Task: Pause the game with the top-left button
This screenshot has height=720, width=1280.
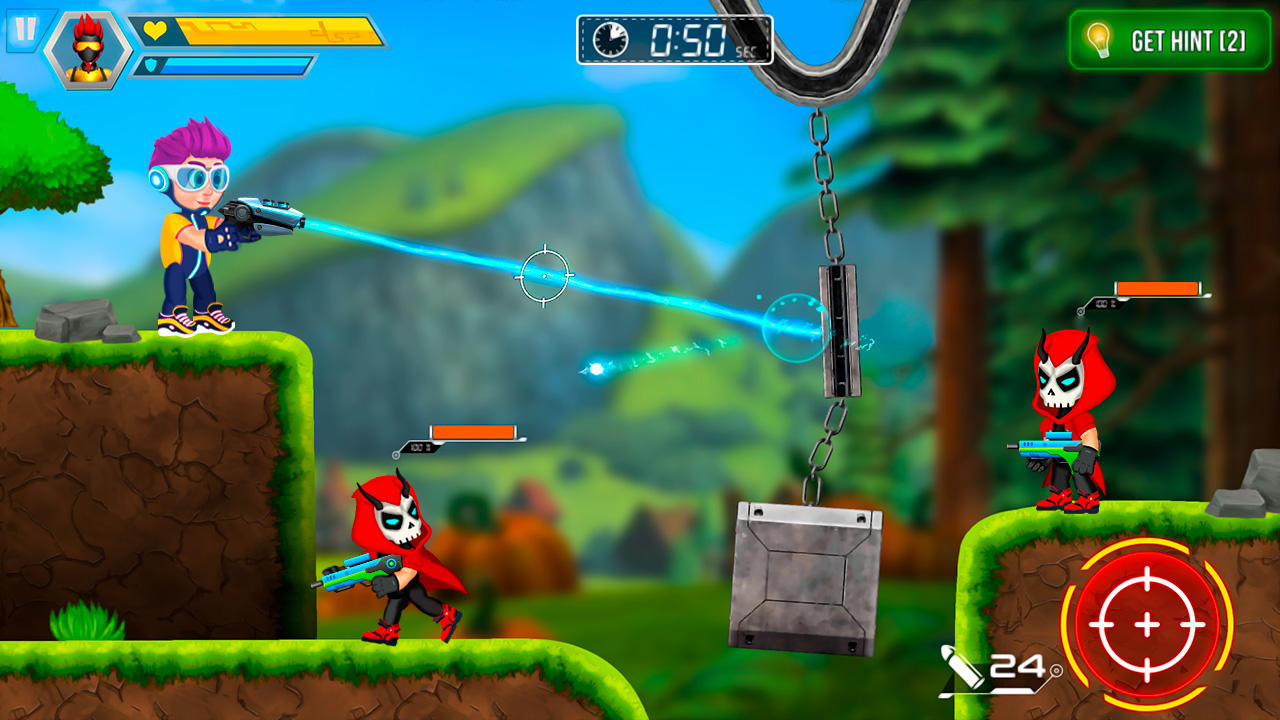Action: coord(22,30)
